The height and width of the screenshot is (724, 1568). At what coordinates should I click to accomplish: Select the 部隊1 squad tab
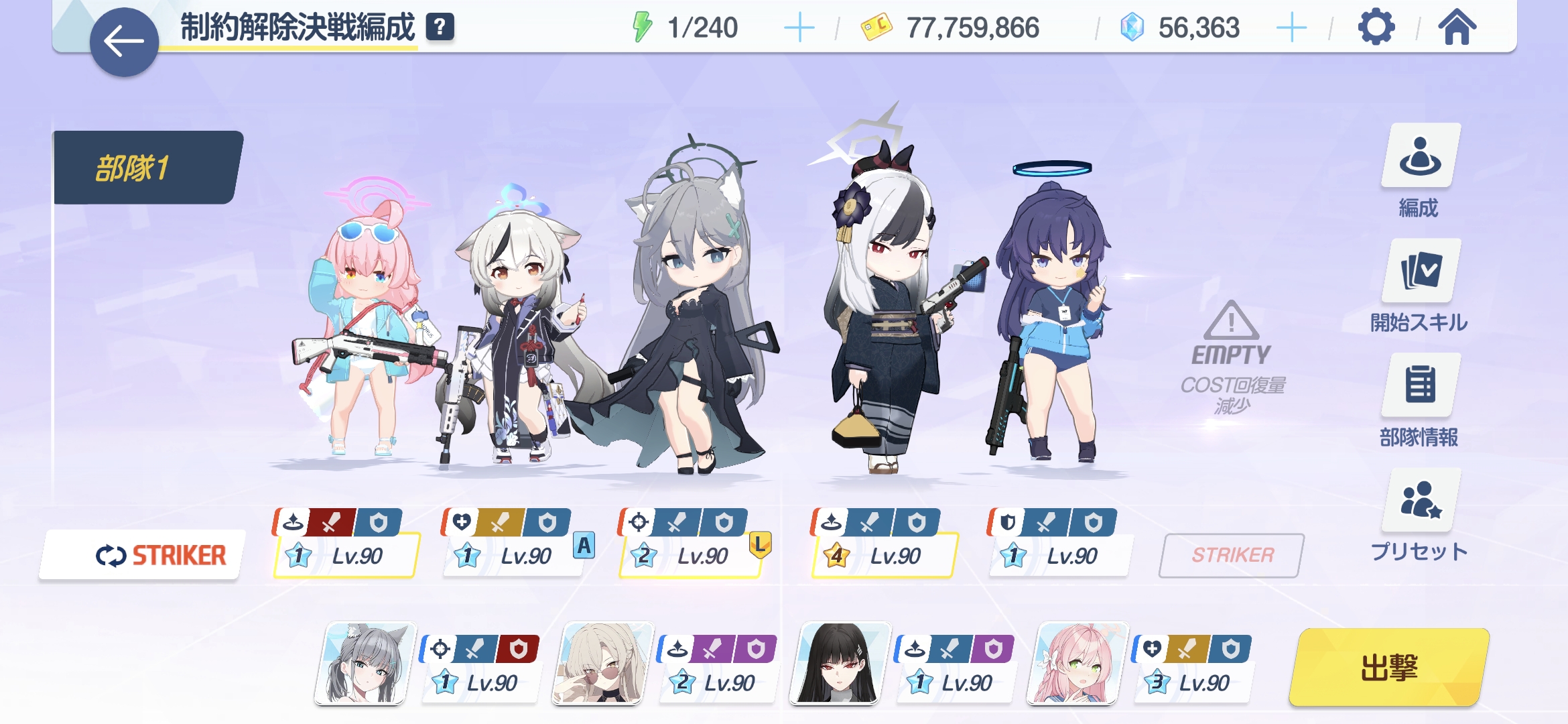tap(146, 168)
